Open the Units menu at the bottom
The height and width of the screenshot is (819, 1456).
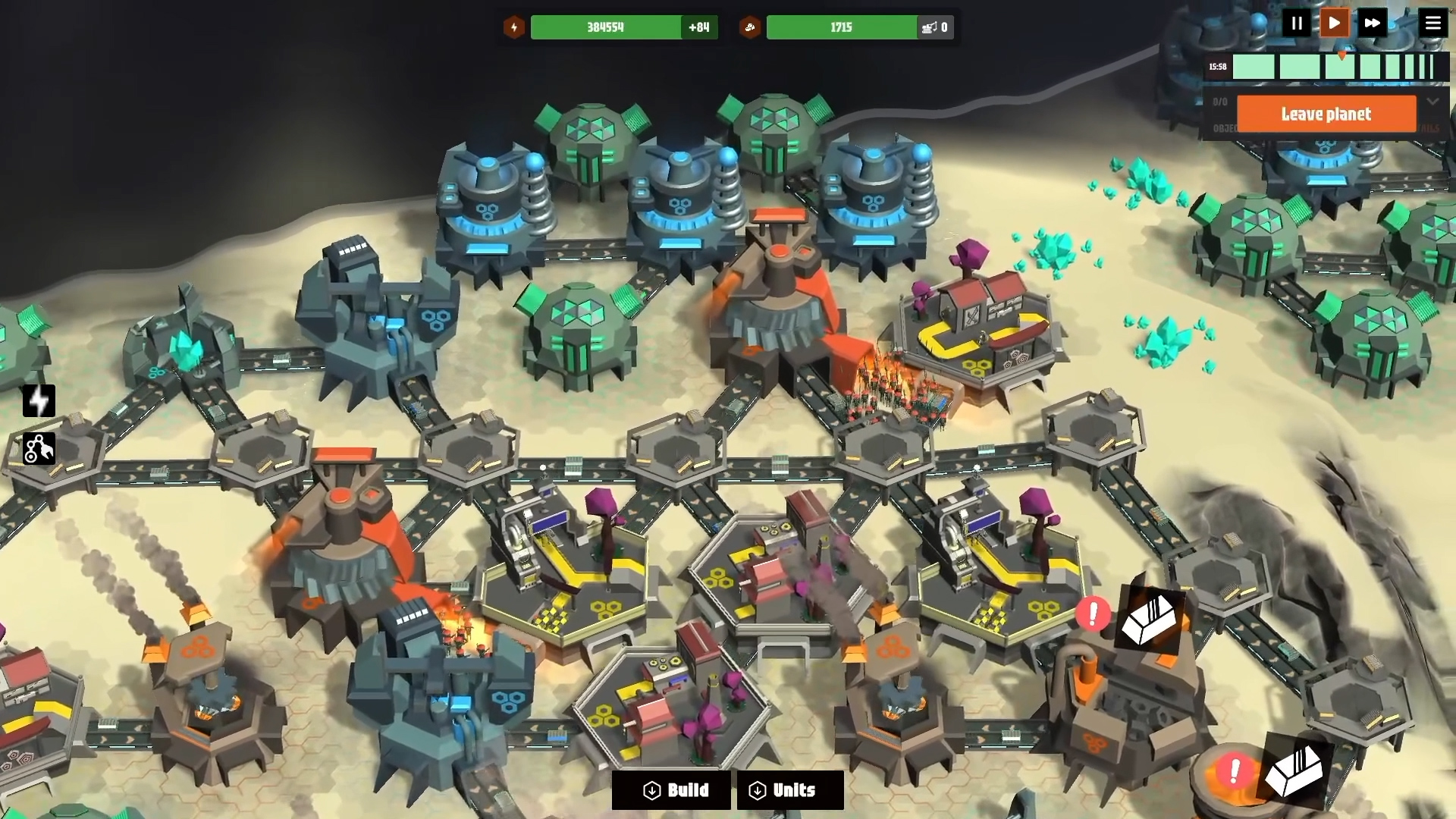[x=789, y=790]
